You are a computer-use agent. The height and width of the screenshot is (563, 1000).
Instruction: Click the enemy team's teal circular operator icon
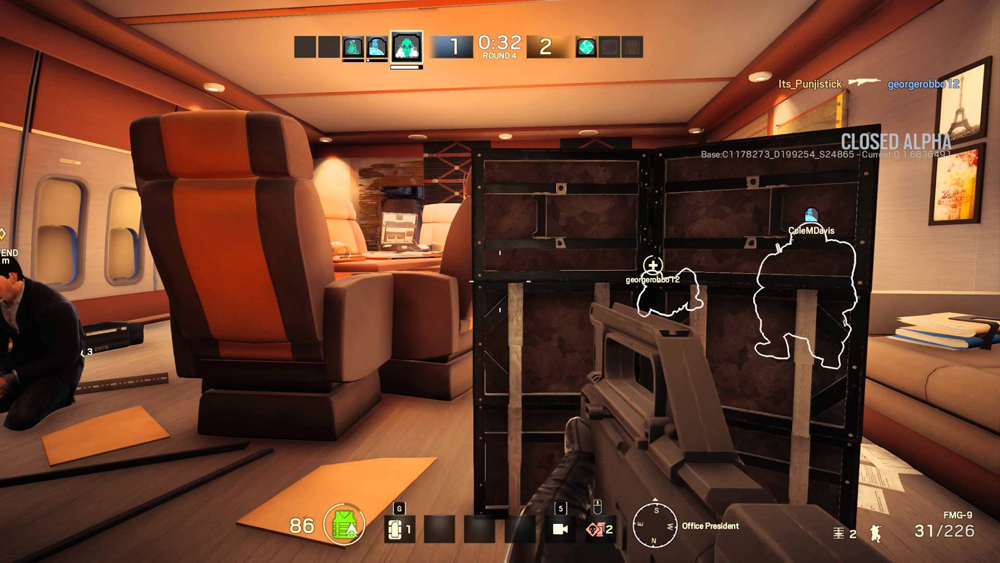point(586,46)
